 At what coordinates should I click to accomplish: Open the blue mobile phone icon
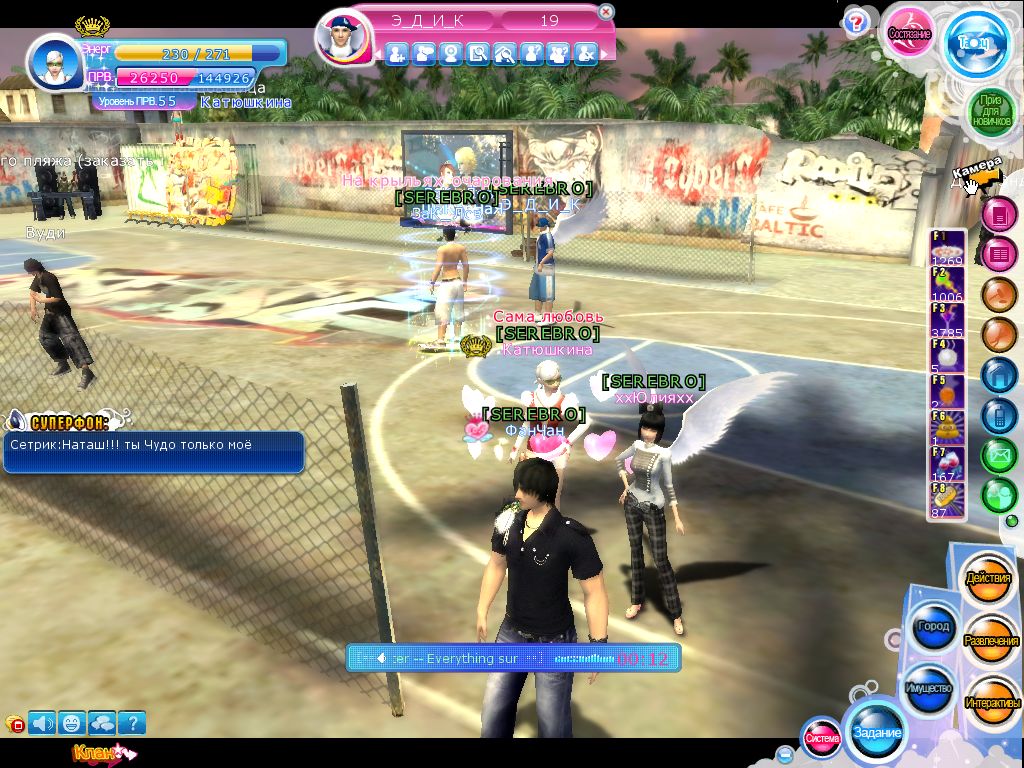(x=998, y=414)
